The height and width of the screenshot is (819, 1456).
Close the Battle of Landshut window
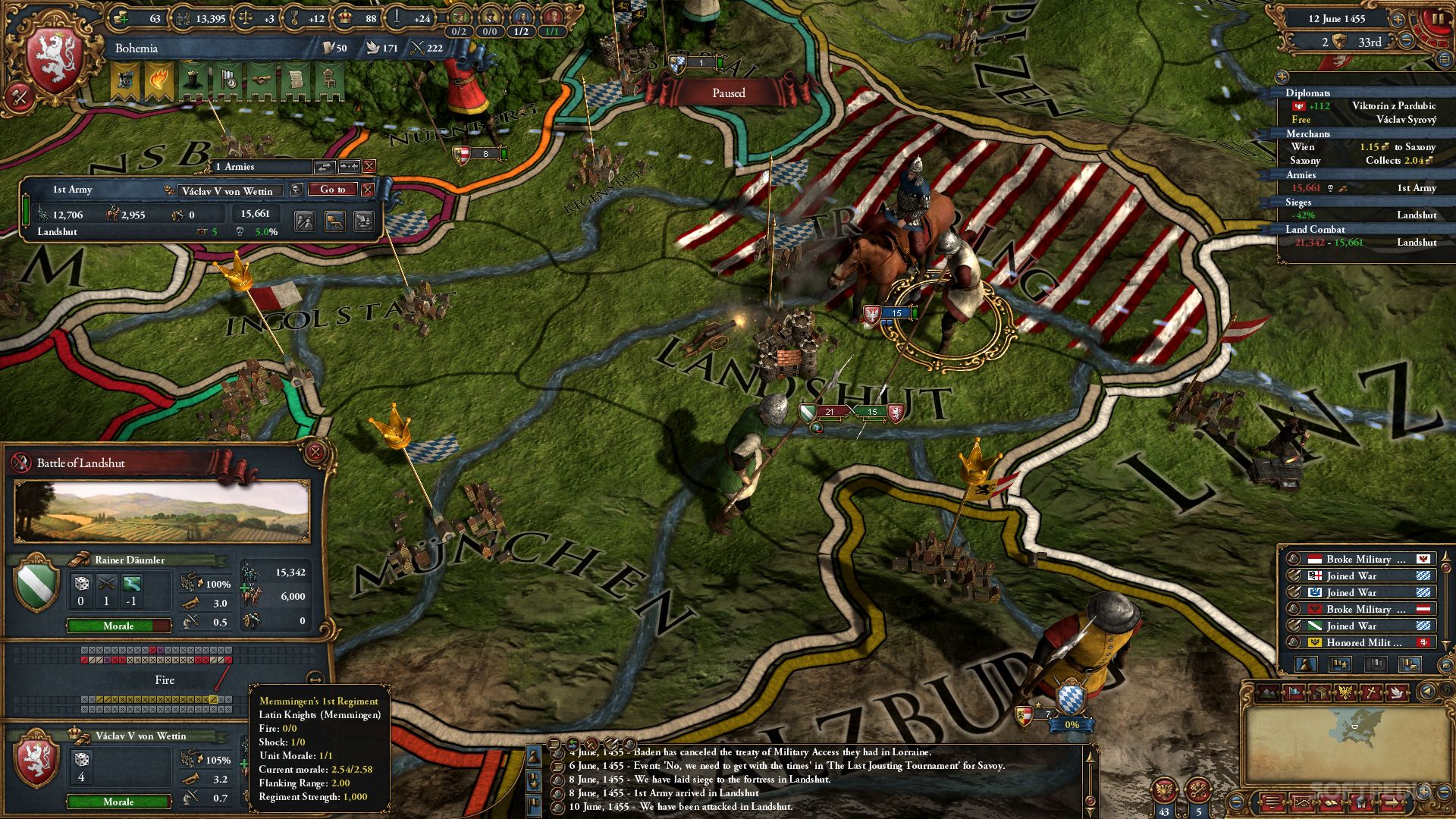coord(315,453)
